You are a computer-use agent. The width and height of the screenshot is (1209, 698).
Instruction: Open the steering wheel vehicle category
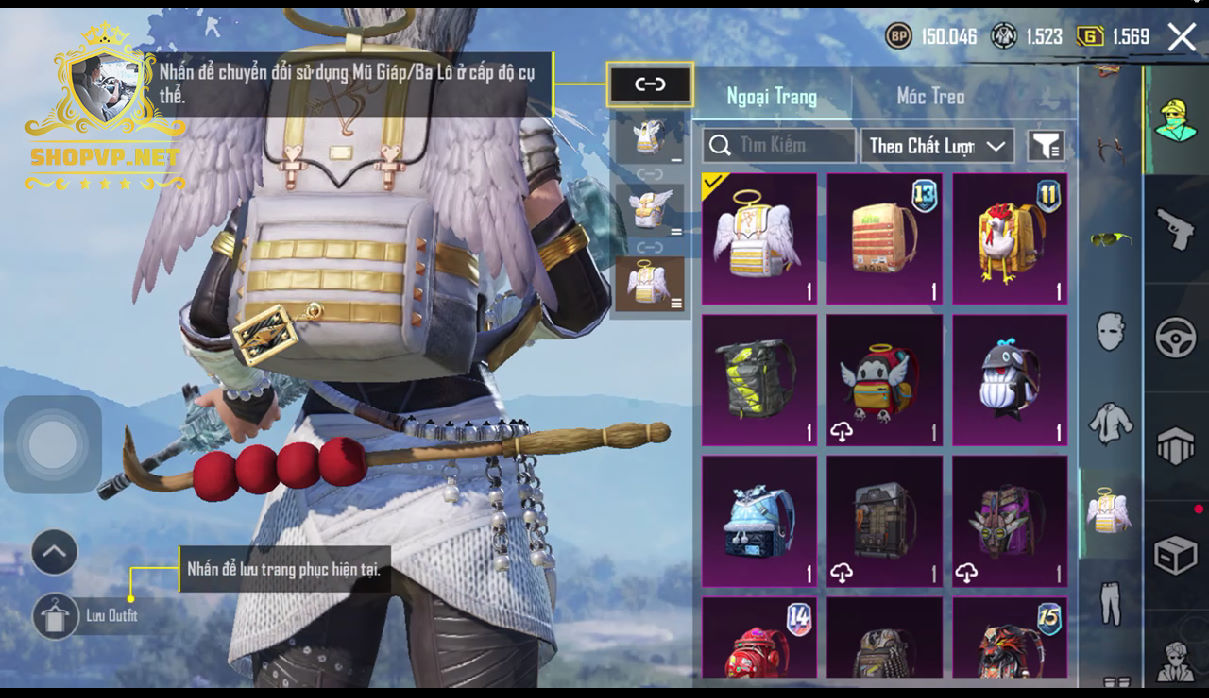point(1176,338)
